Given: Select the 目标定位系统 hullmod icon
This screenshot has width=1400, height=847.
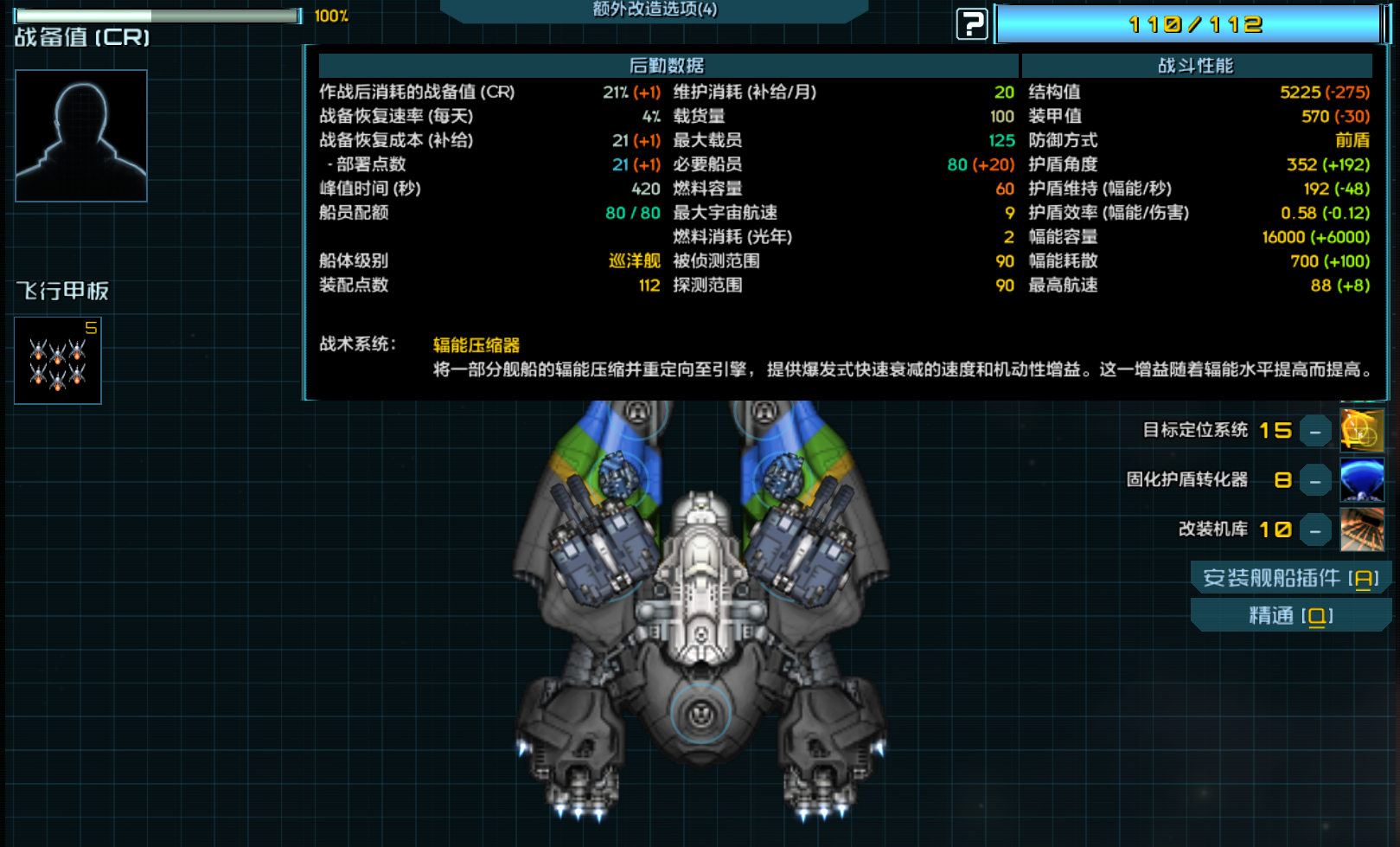Looking at the screenshot, I should pos(1361,430).
